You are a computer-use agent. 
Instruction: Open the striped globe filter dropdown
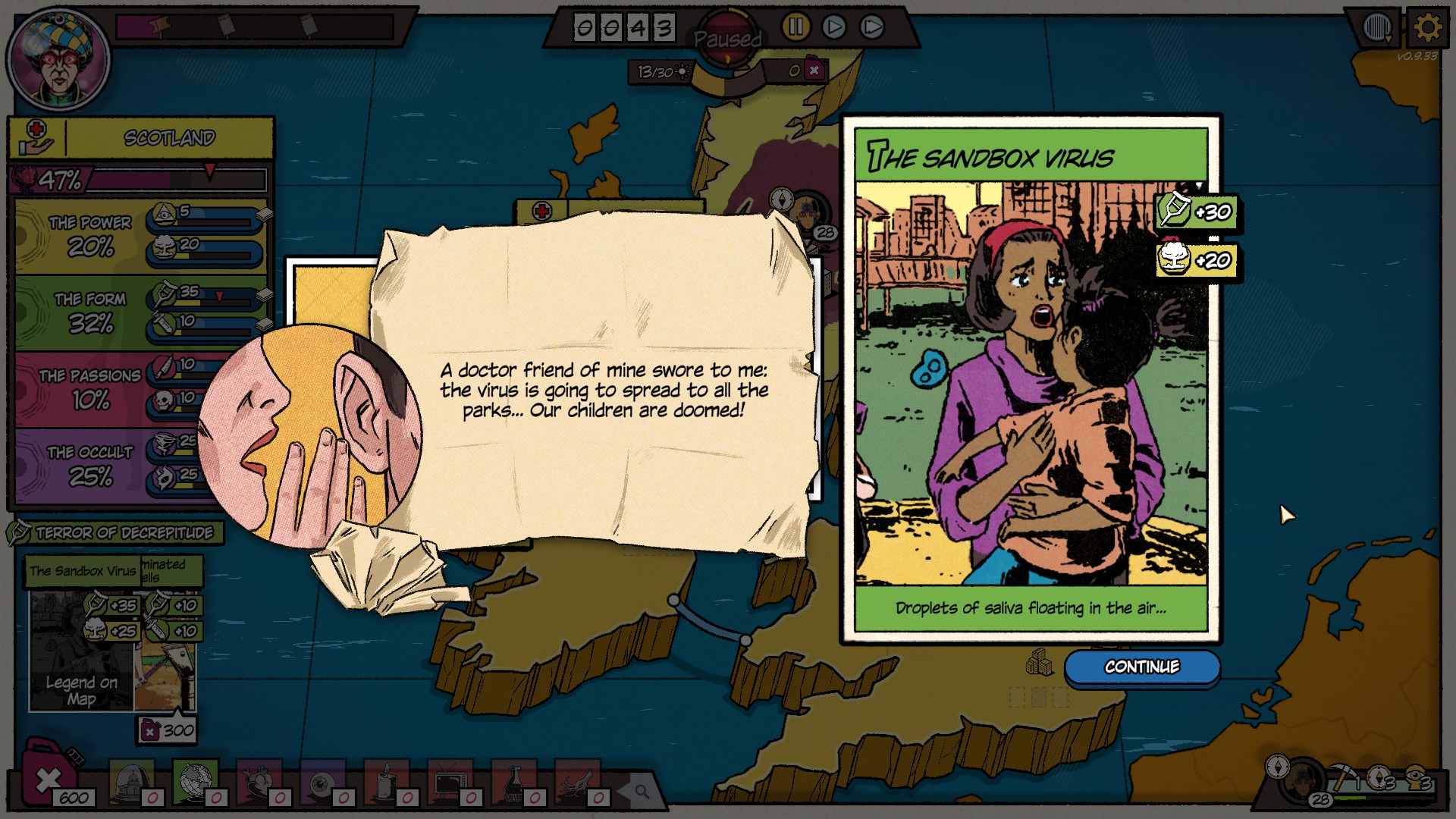tap(1378, 29)
